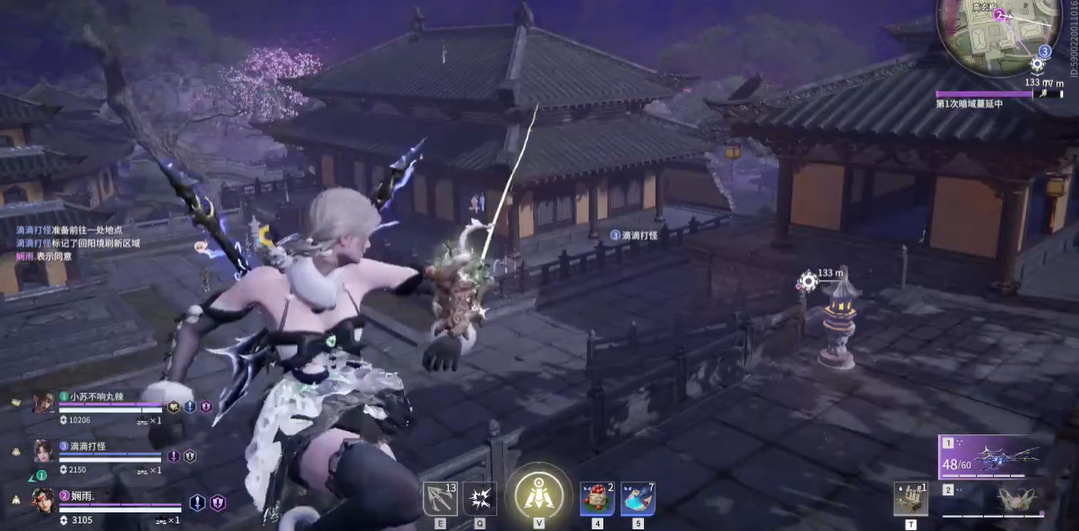Click the gear waypoint marker below minimap
This screenshot has width=1079, height=531.
click(1037, 65)
